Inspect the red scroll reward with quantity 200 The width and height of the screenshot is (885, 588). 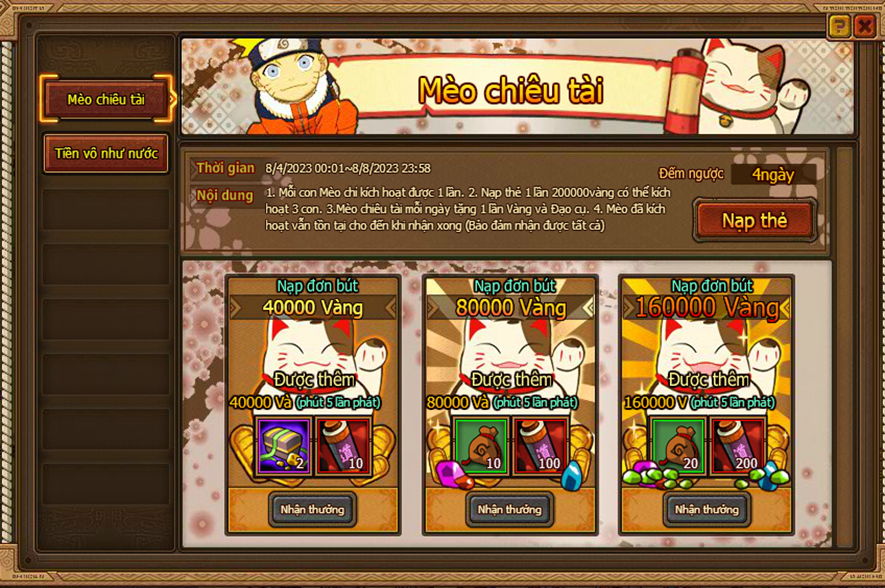[736, 444]
